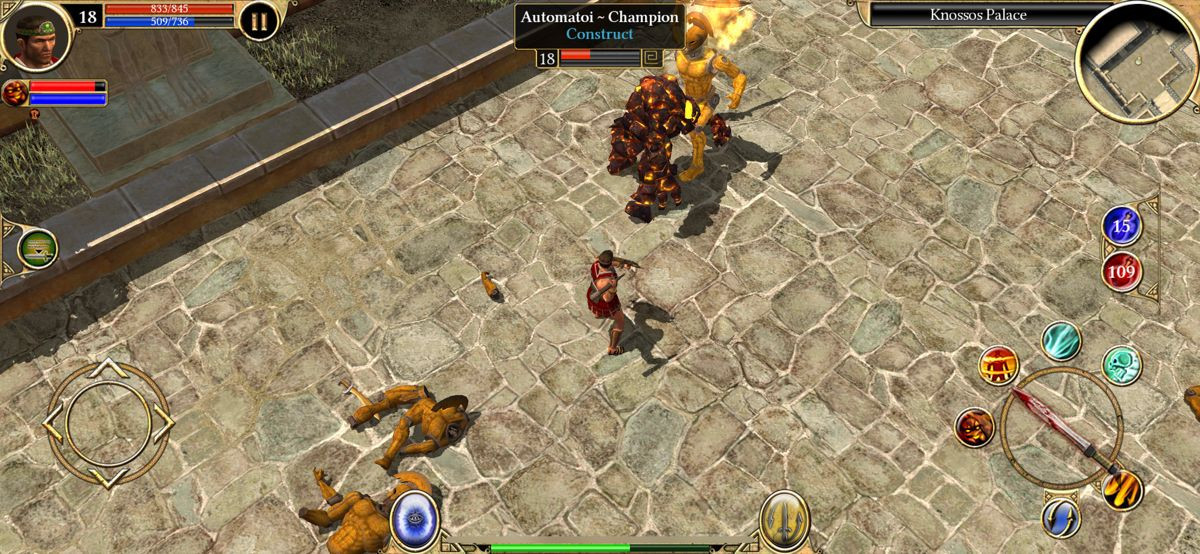Toggle the golden sword weapon swap button

pos(784,520)
